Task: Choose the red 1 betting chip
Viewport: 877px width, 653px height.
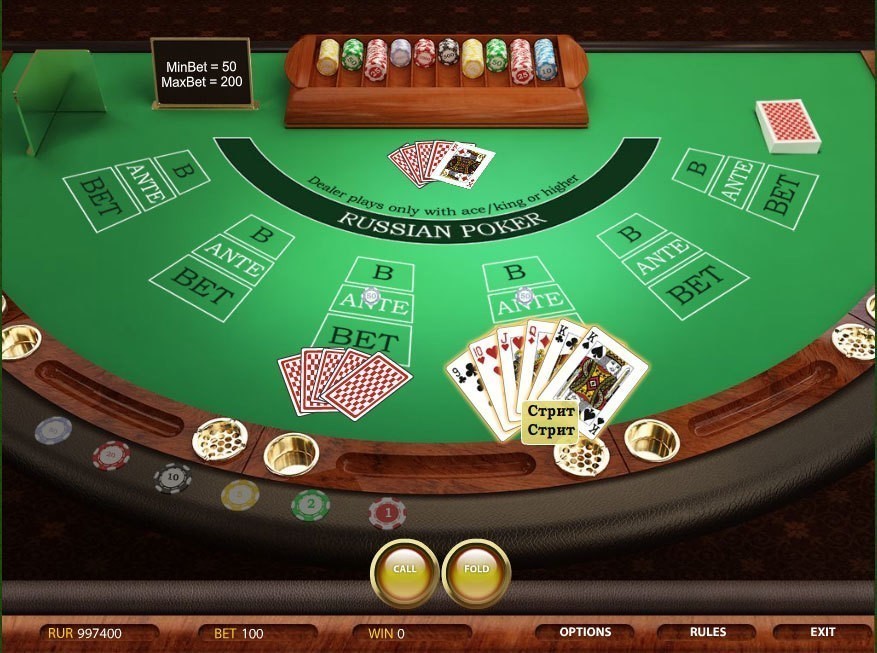Action: pyautogui.click(x=387, y=513)
